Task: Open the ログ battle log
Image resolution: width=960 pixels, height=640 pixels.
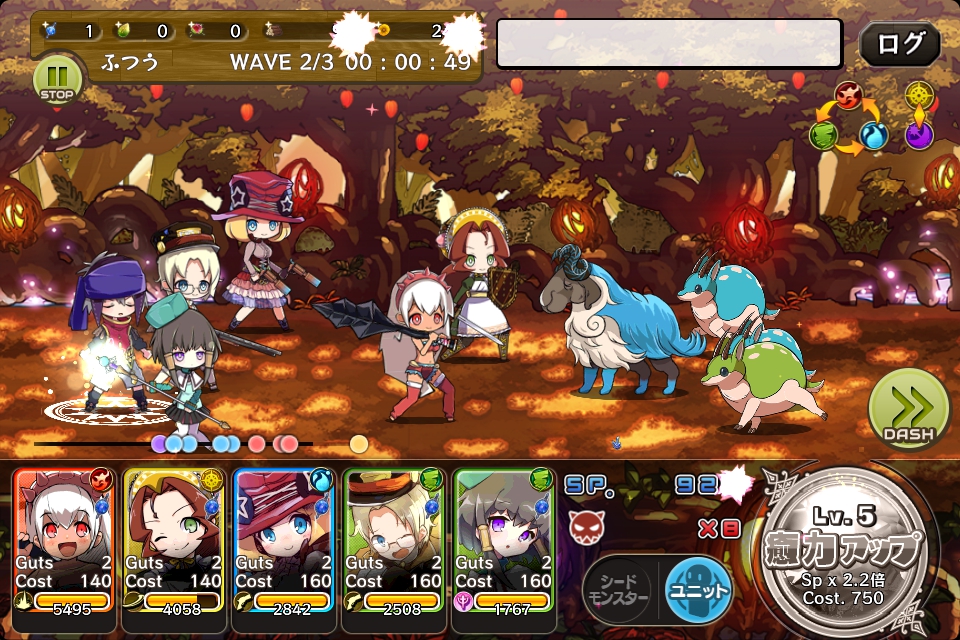Action: [899, 44]
